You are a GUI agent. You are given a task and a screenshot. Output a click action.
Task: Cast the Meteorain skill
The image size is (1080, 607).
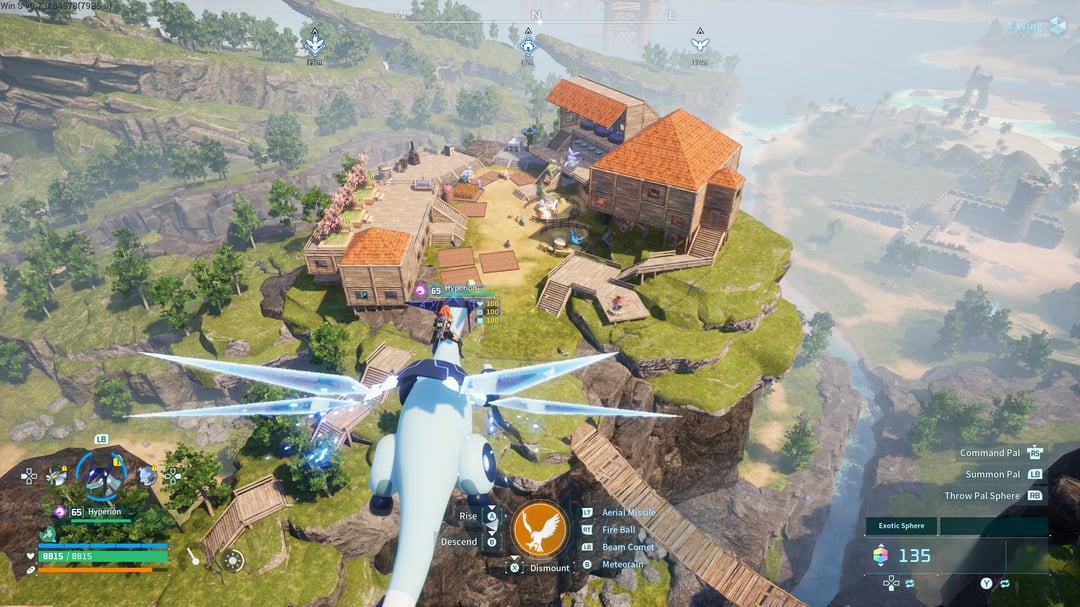[x=624, y=565]
